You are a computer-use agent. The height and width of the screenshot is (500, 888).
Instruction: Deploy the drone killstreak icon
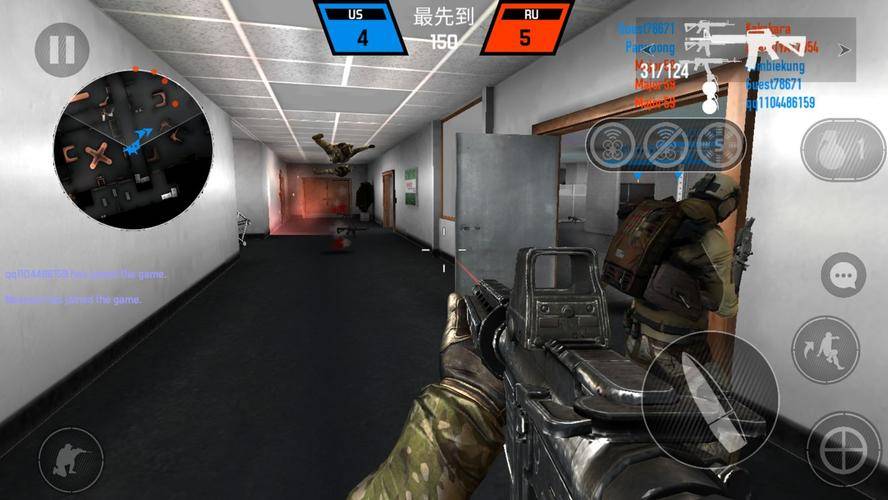(x=613, y=146)
